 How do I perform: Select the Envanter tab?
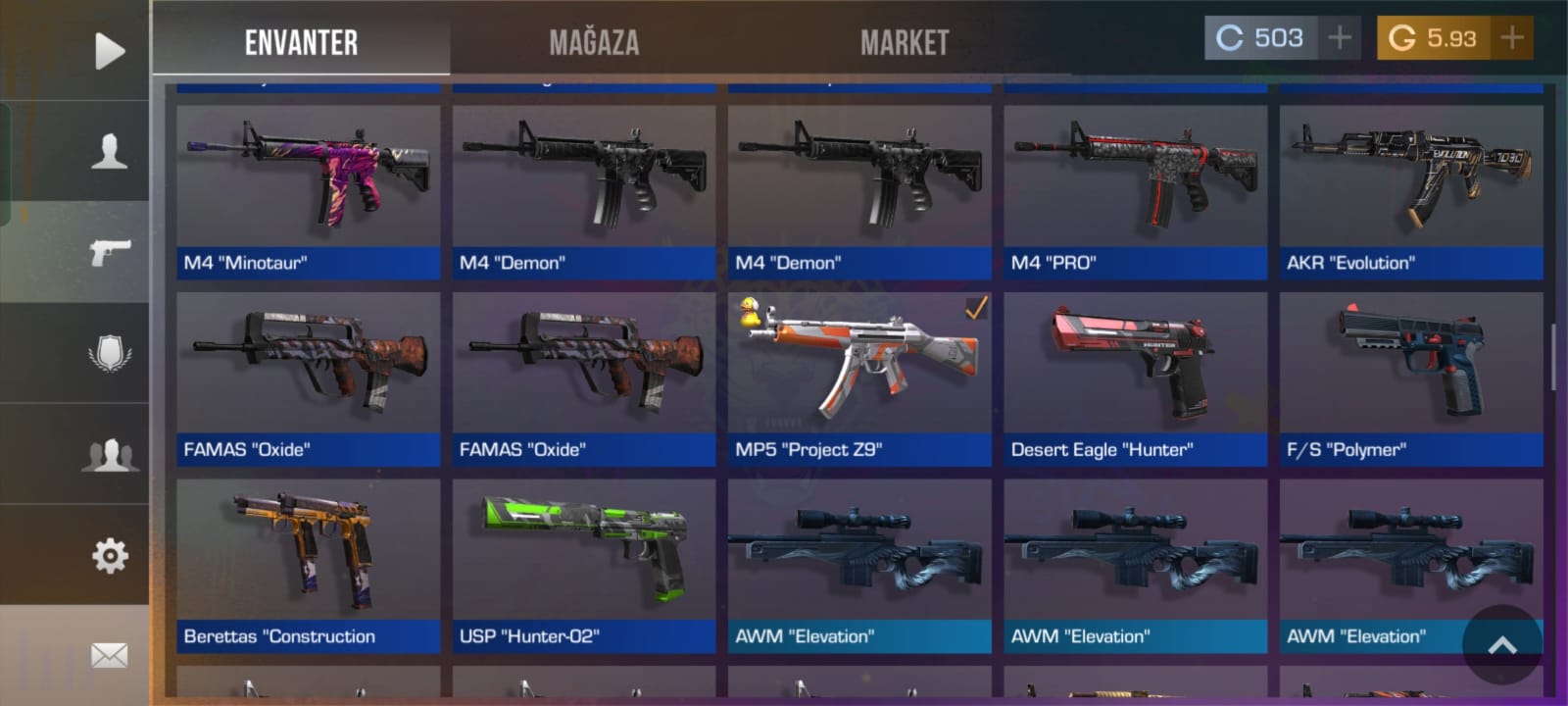301,42
